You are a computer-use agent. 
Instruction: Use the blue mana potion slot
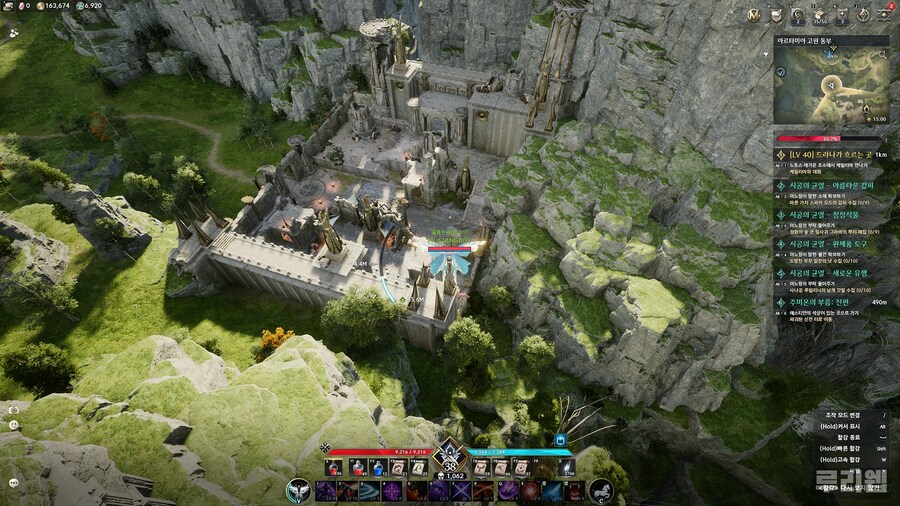377,468
